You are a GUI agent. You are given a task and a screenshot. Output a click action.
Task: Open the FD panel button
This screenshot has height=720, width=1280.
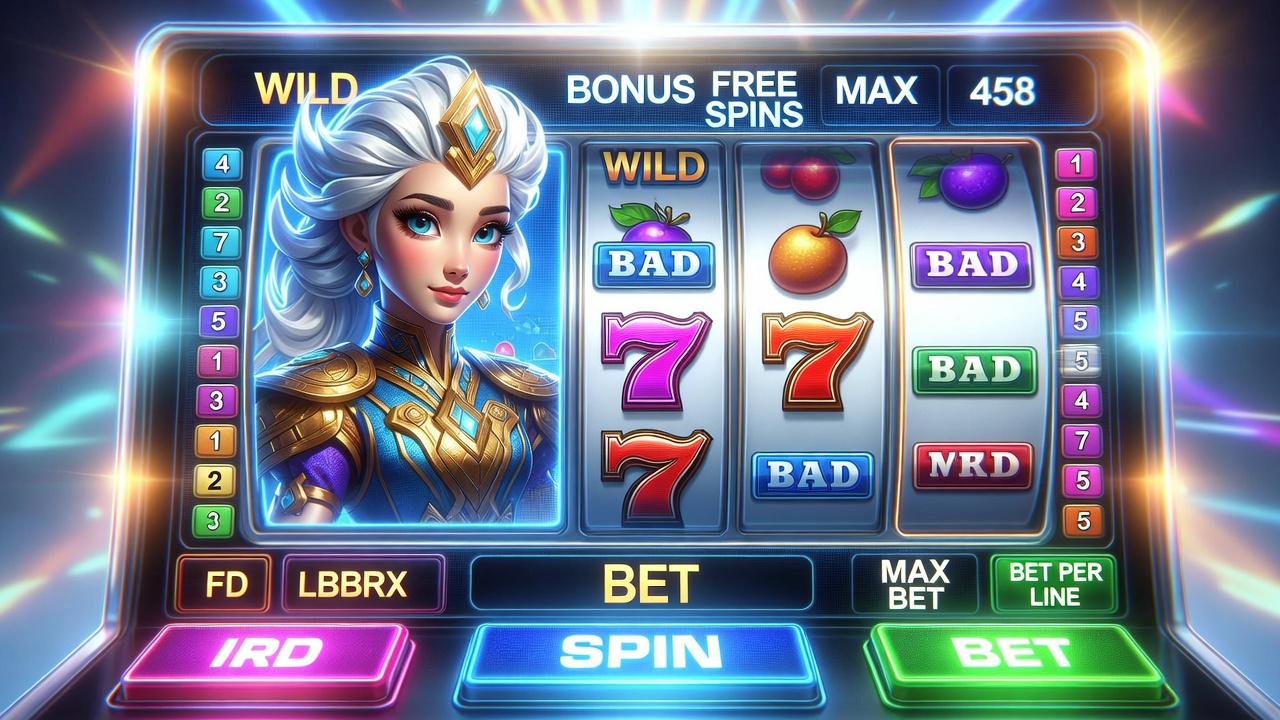point(223,584)
